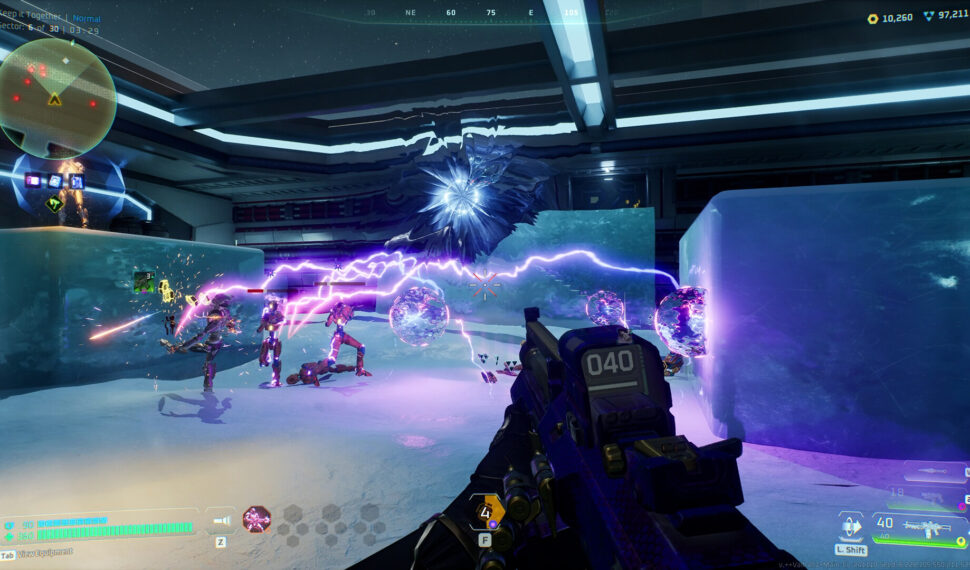Use the megaphone callout icon
The image size is (970, 570).
pyautogui.click(x=221, y=520)
